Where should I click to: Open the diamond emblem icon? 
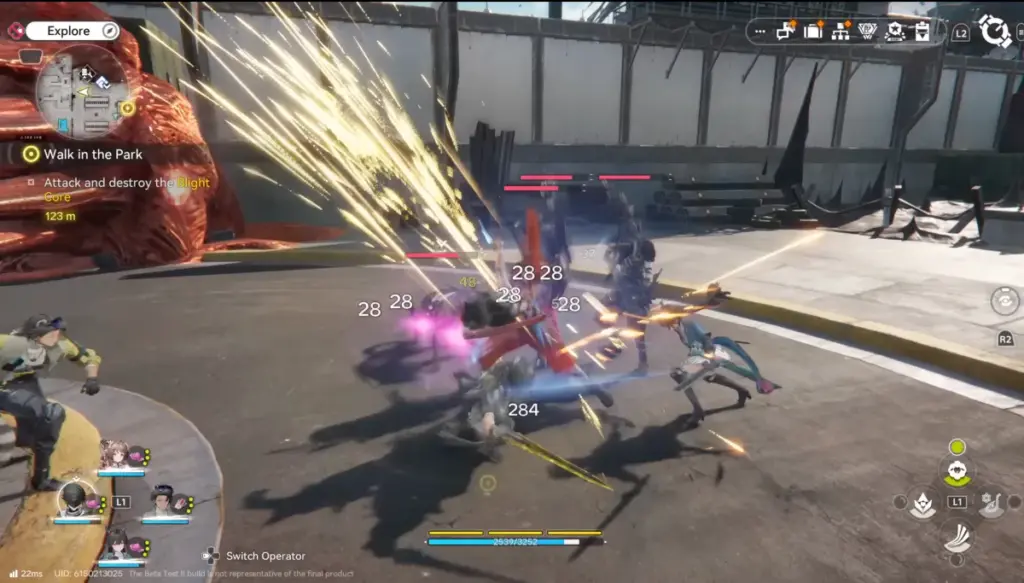click(867, 32)
